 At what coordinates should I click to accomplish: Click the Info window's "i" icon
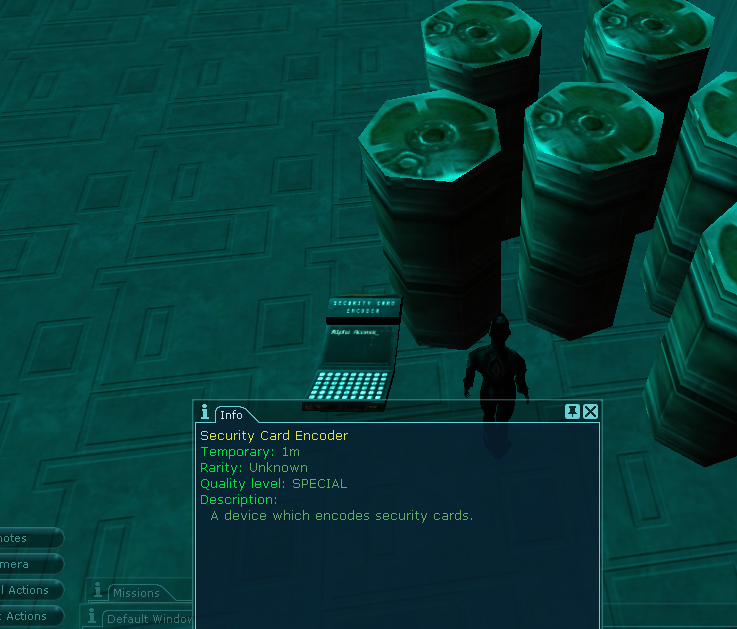pyautogui.click(x=205, y=412)
